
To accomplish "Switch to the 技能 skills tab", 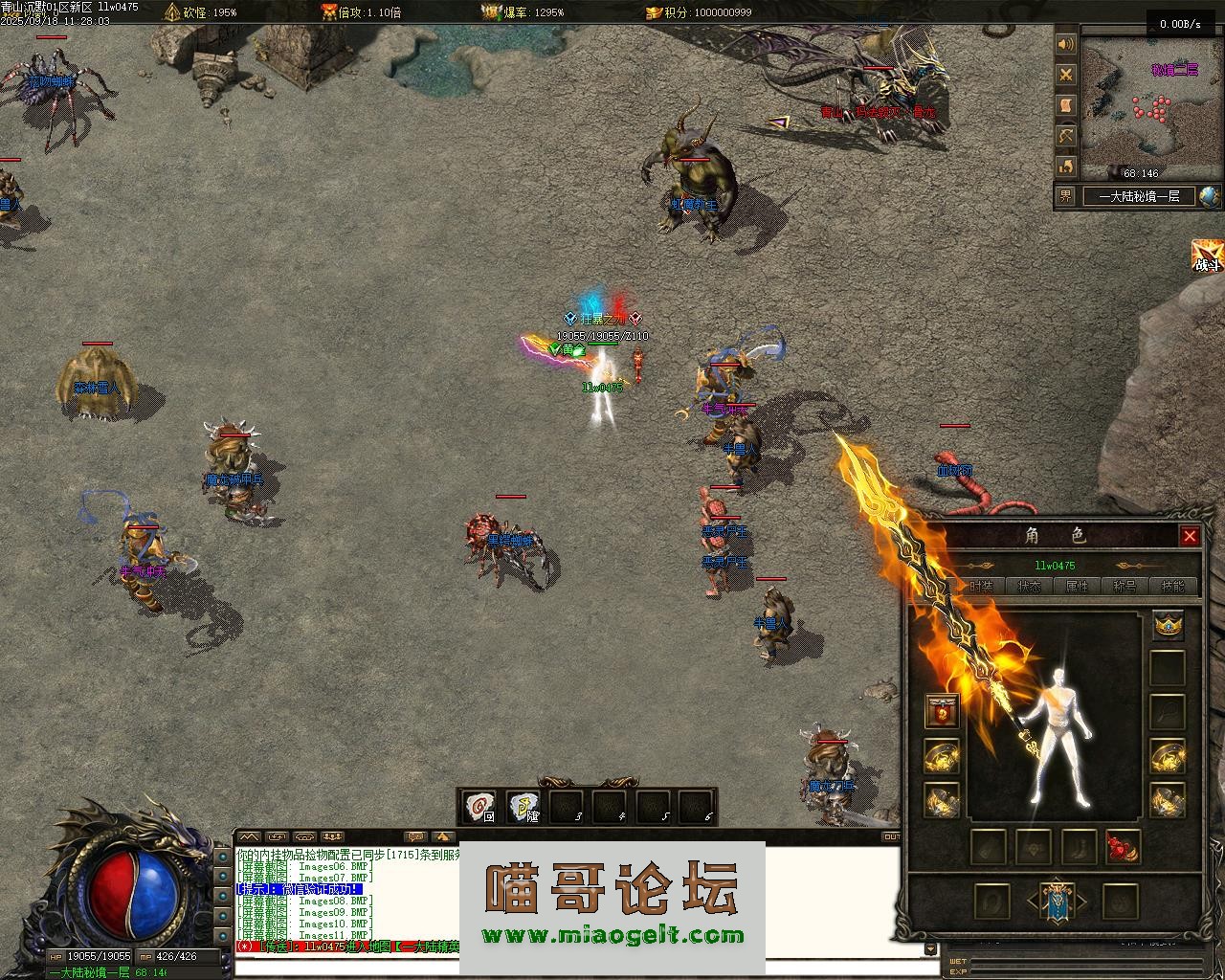I will 1172,586.
